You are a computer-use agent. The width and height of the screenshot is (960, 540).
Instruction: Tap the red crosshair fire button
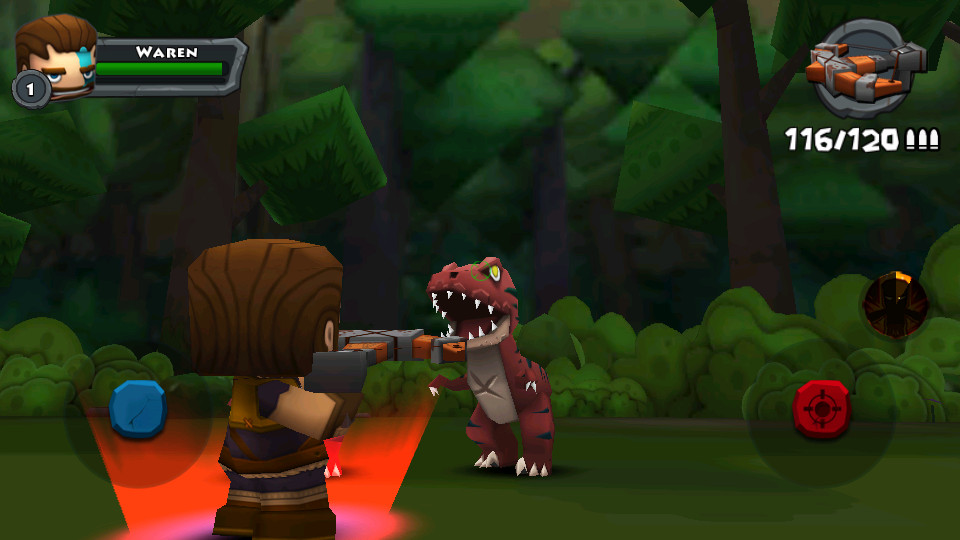tap(821, 409)
